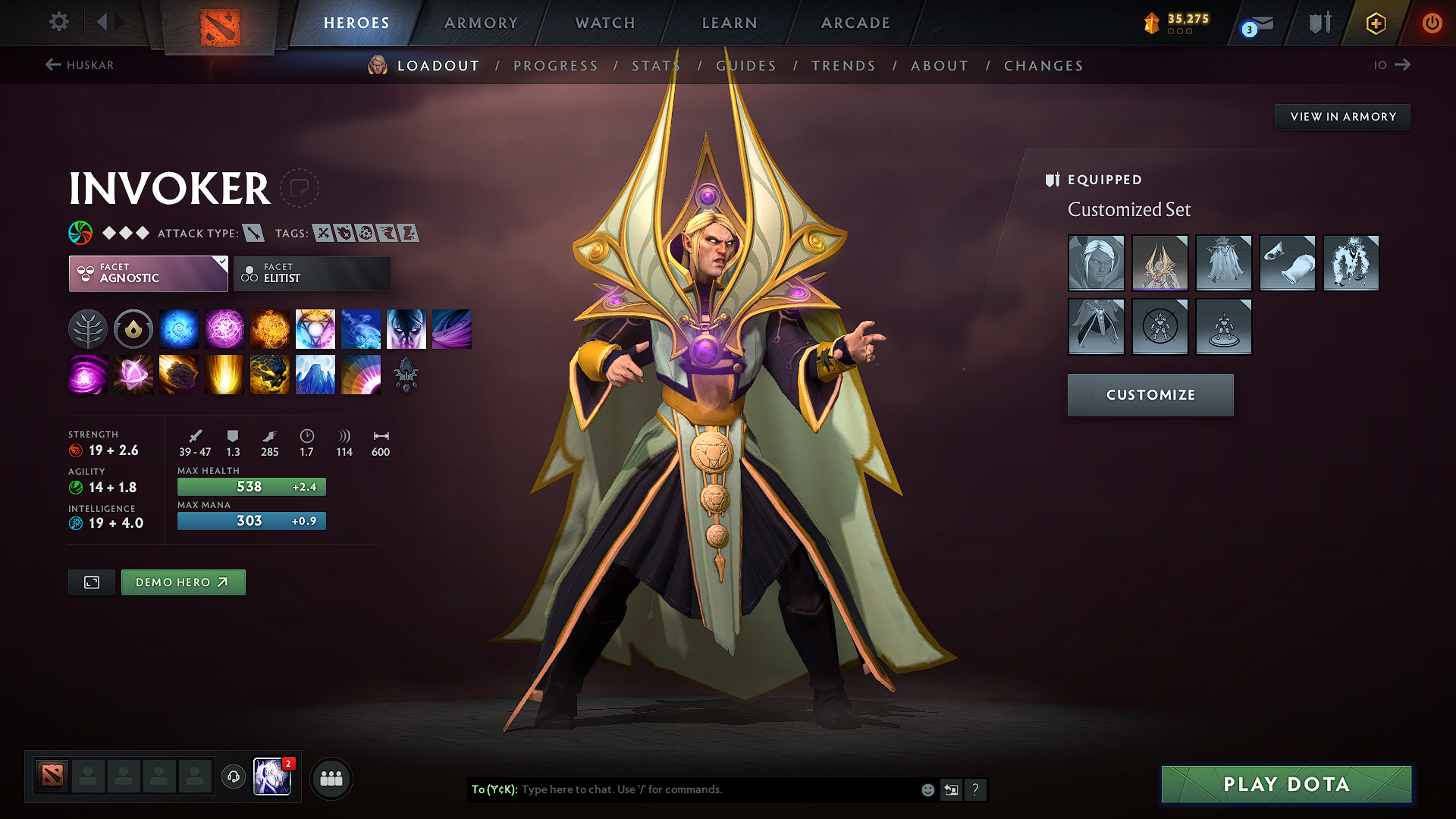This screenshot has height=819, width=1456.
Task: Show the hero Changes page
Action: tap(1043, 66)
